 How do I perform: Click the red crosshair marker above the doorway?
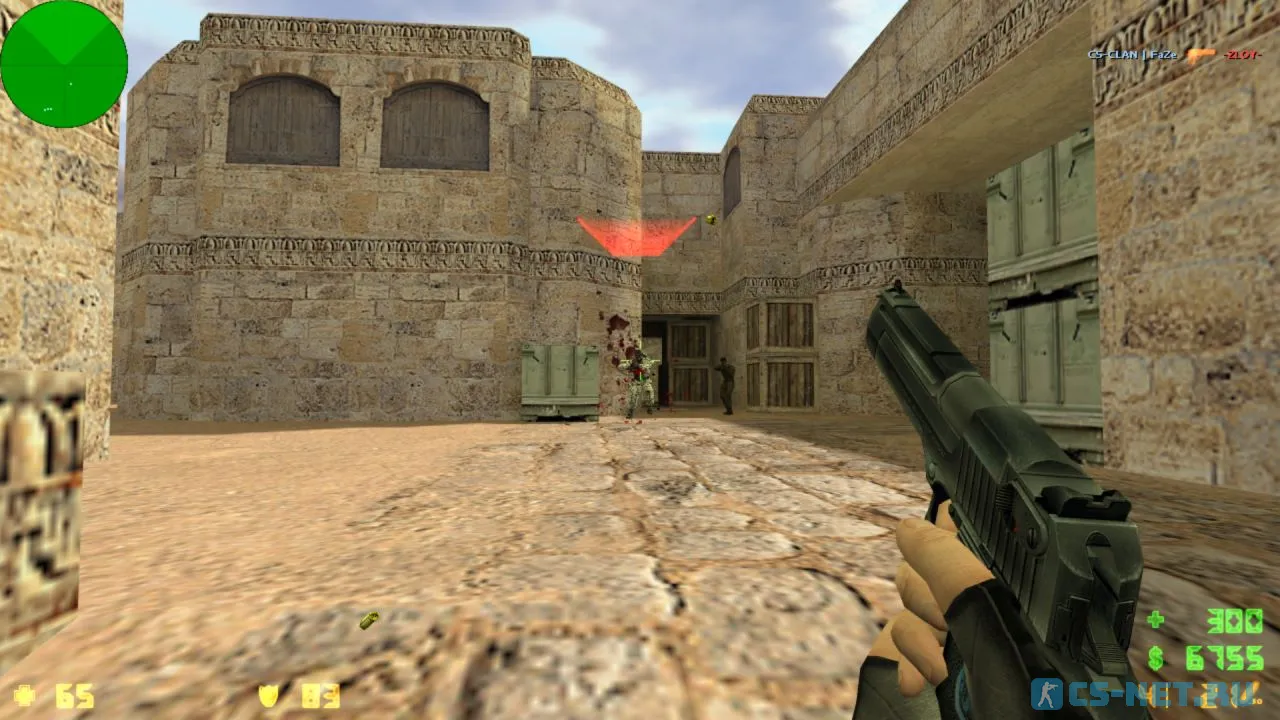pyautogui.click(x=634, y=232)
